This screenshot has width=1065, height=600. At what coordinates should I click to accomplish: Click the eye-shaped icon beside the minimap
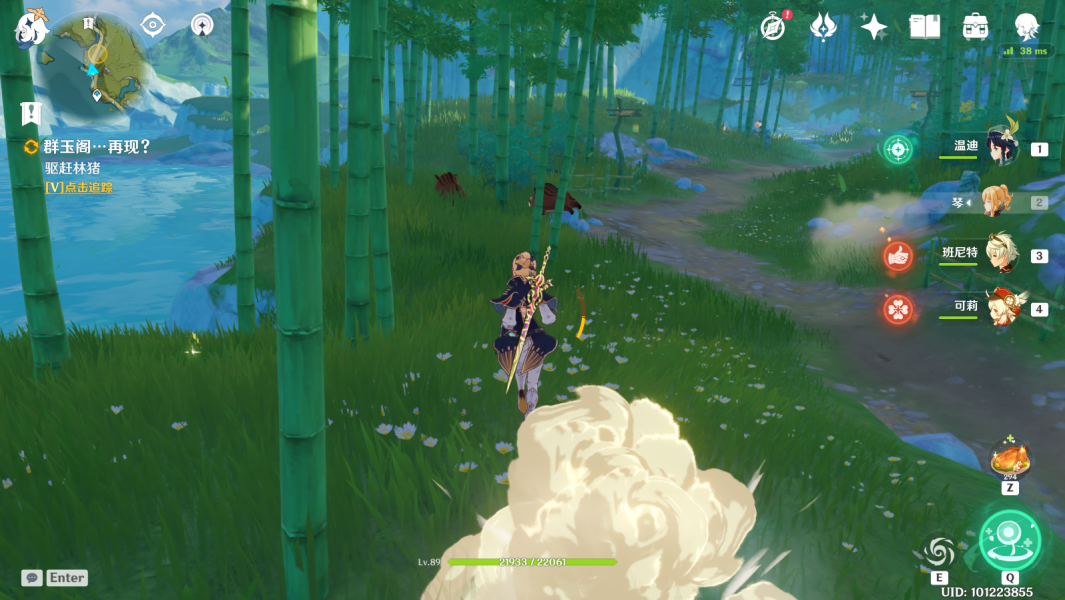coord(152,25)
